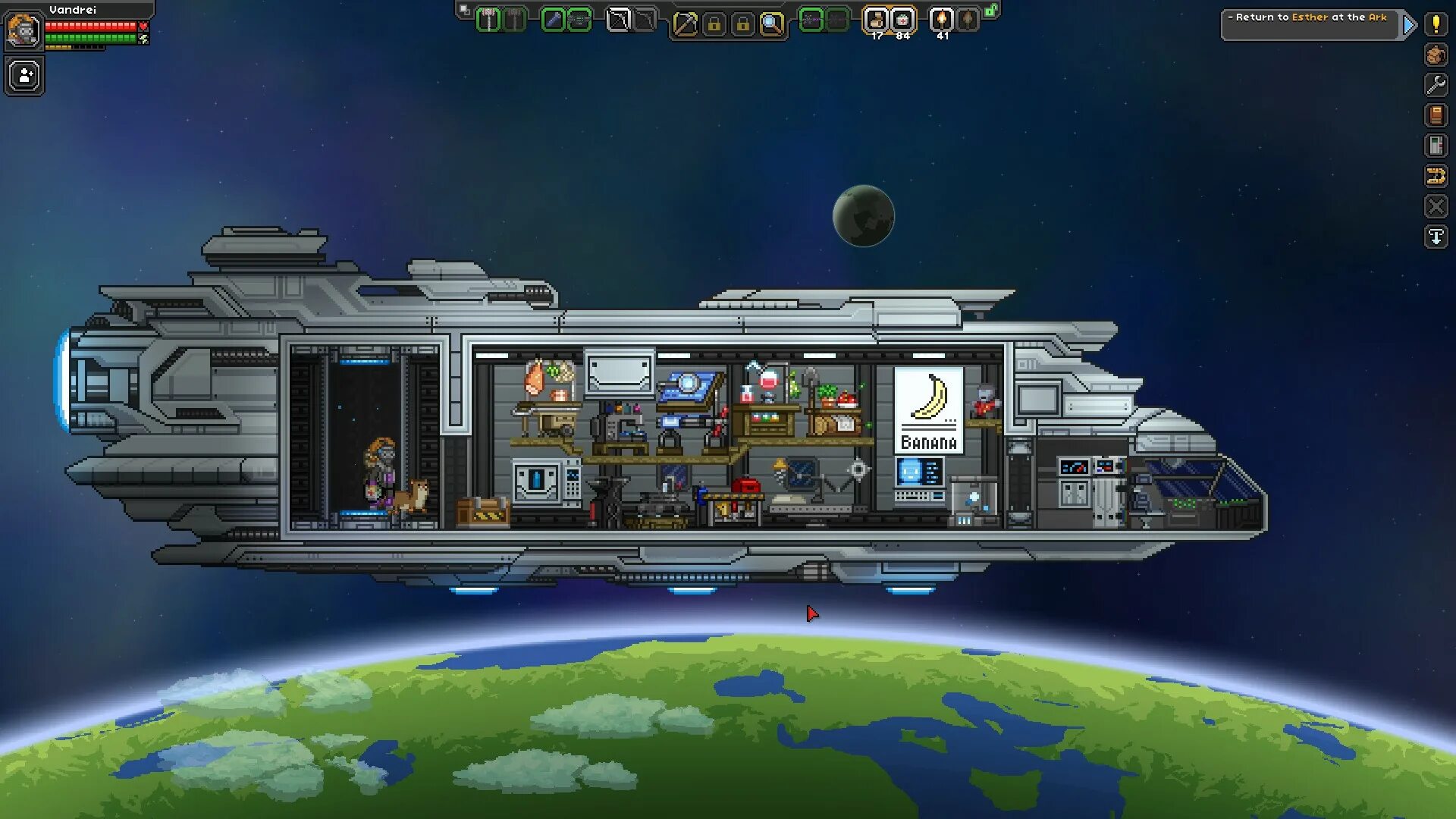Select the pickaxe matter manipulator tool
The width and height of the screenshot is (1456, 819).
pos(685,24)
